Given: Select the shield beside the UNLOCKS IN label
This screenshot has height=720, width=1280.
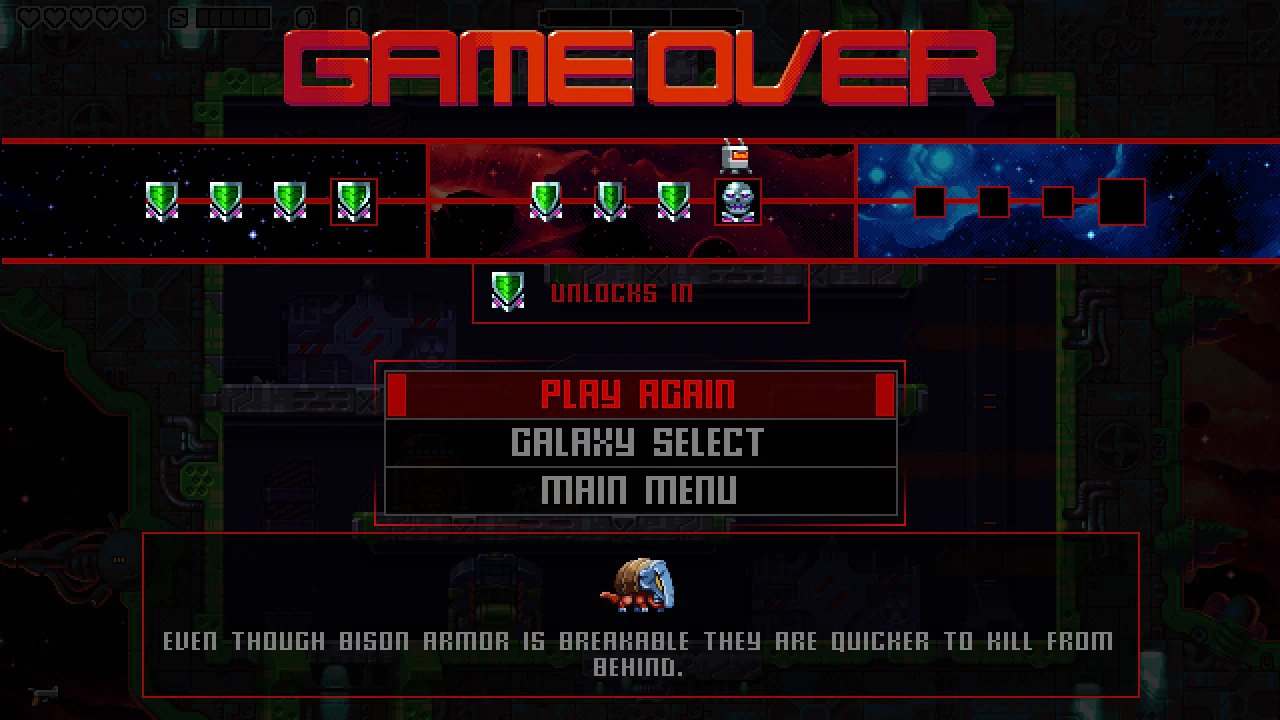Looking at the screenshot, I should point(508,290).
